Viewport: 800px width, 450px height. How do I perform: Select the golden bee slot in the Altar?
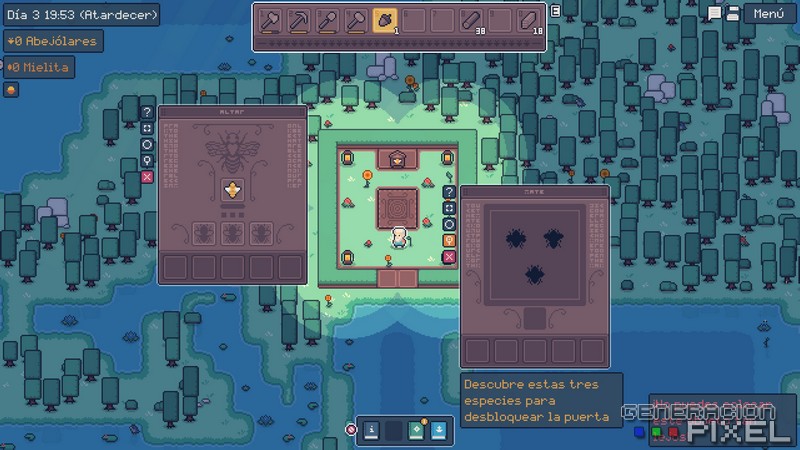[234, 191]
